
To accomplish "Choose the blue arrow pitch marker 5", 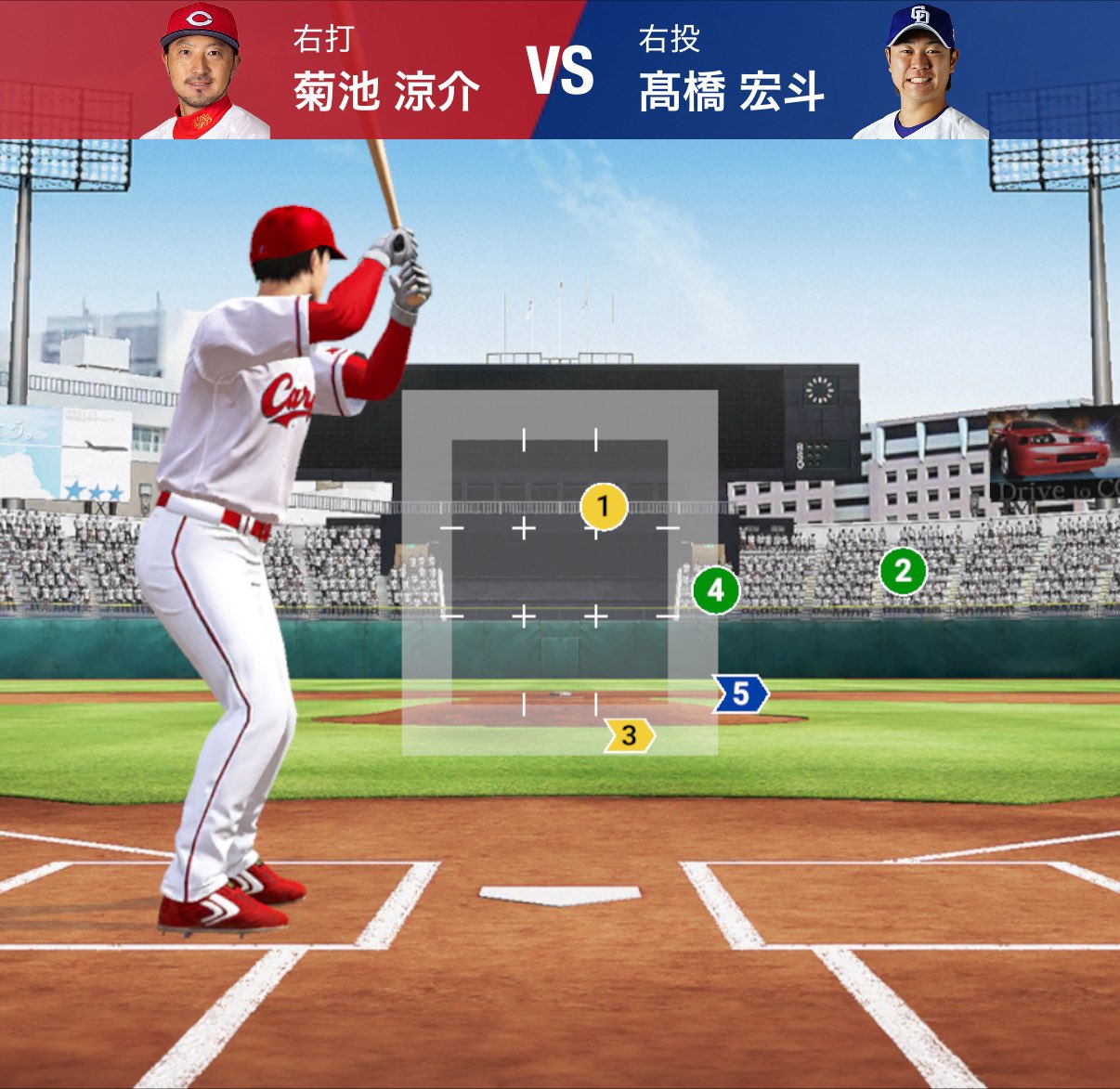I will point(740,694).
